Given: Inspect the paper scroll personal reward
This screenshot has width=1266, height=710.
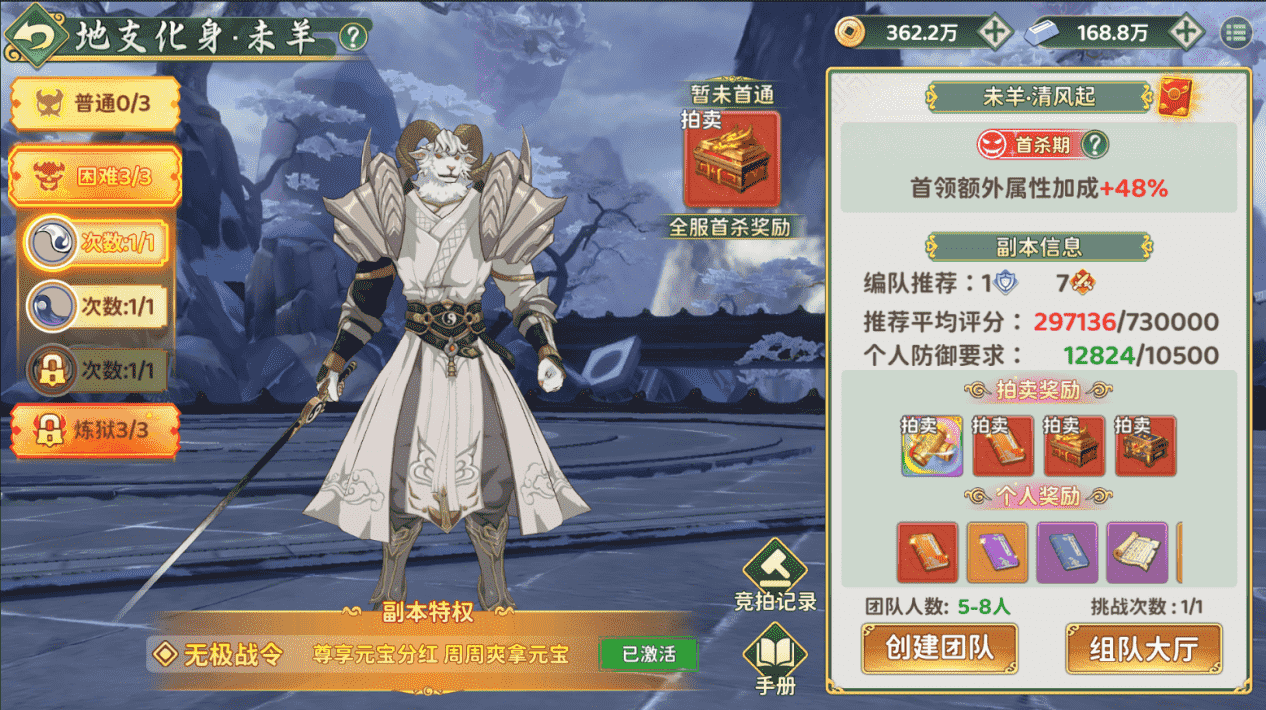Looking at the screenshot, I should click(1137, 552).
